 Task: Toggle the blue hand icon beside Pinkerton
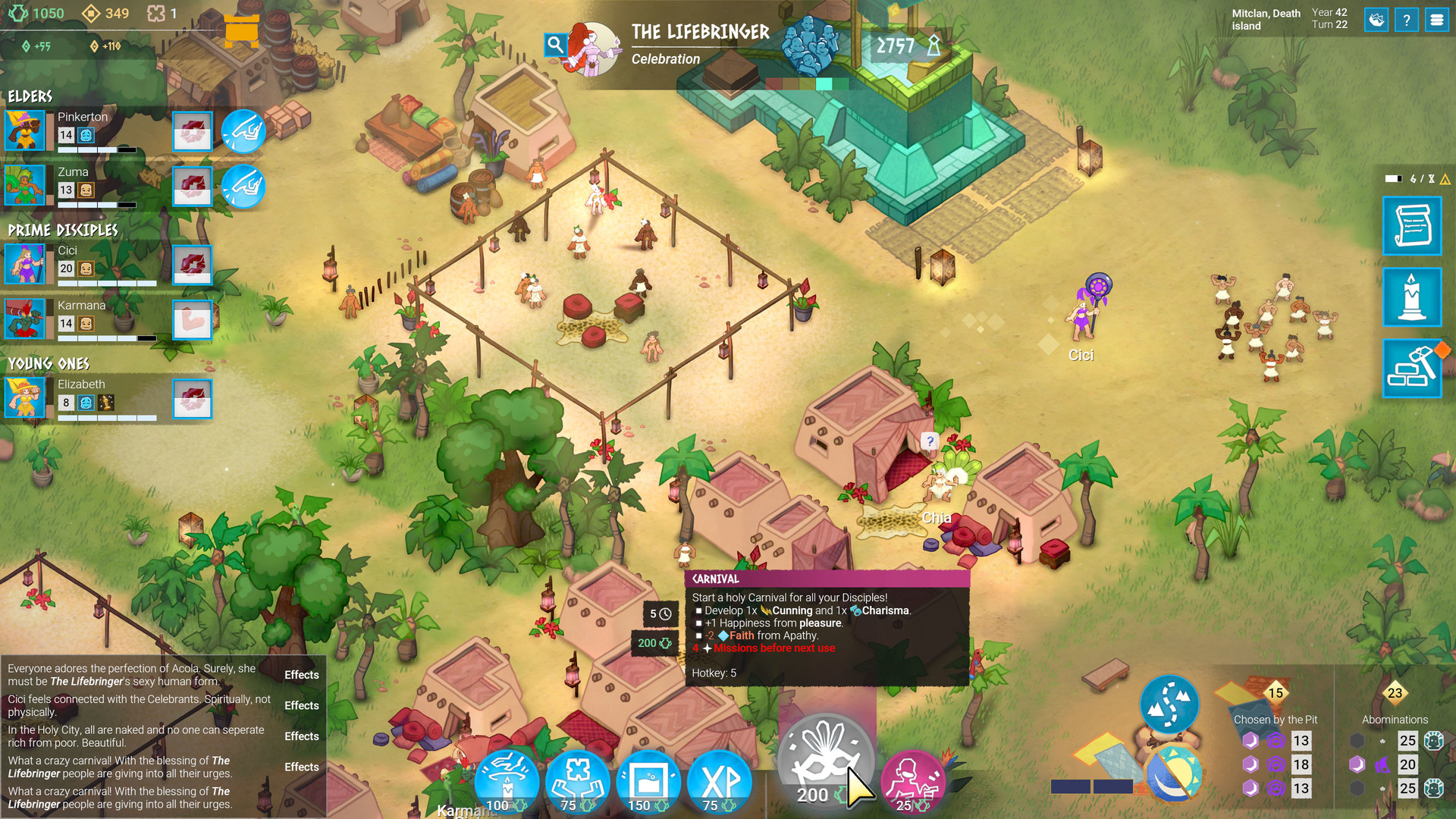pyautogui.click(x=243, y=131)
